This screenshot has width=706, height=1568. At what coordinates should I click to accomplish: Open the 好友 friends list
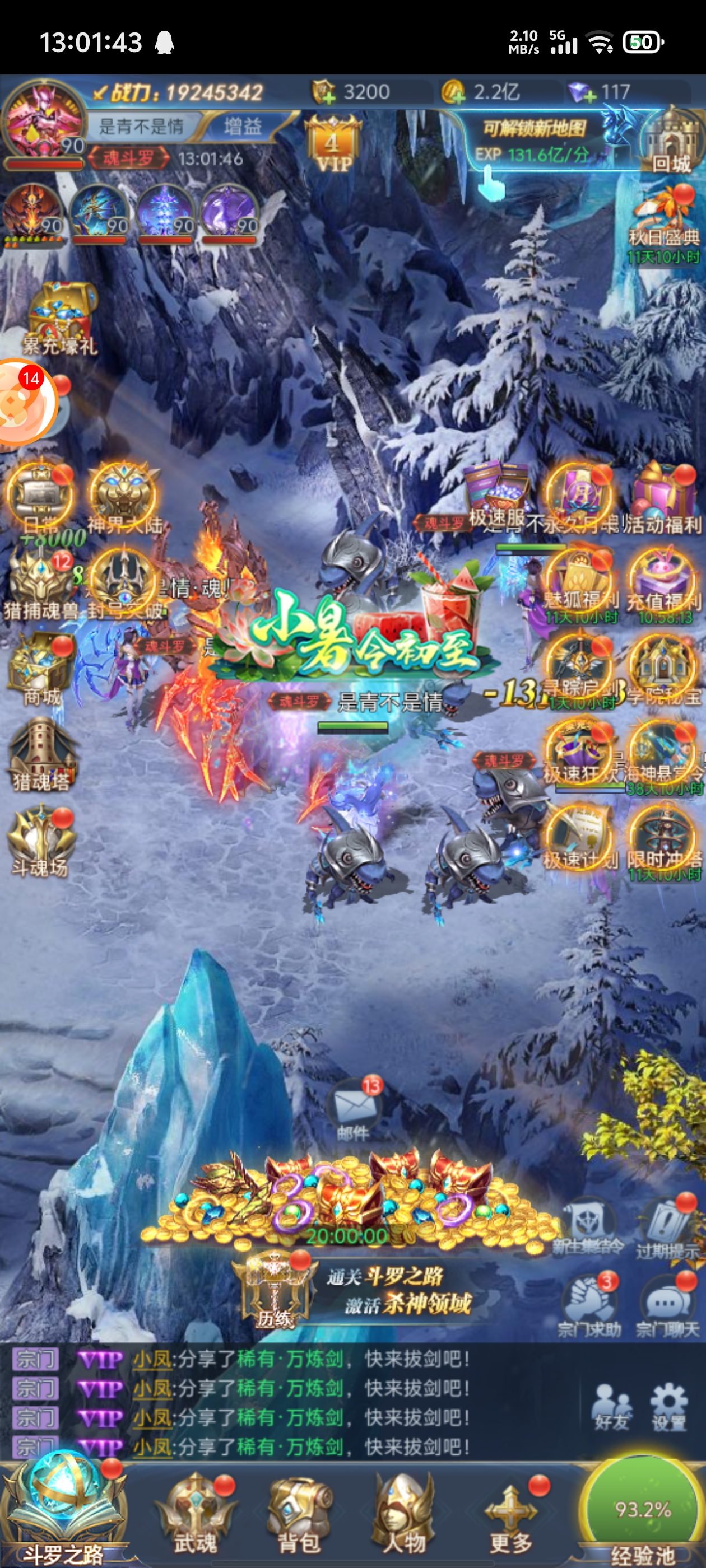coord(611,1405)
